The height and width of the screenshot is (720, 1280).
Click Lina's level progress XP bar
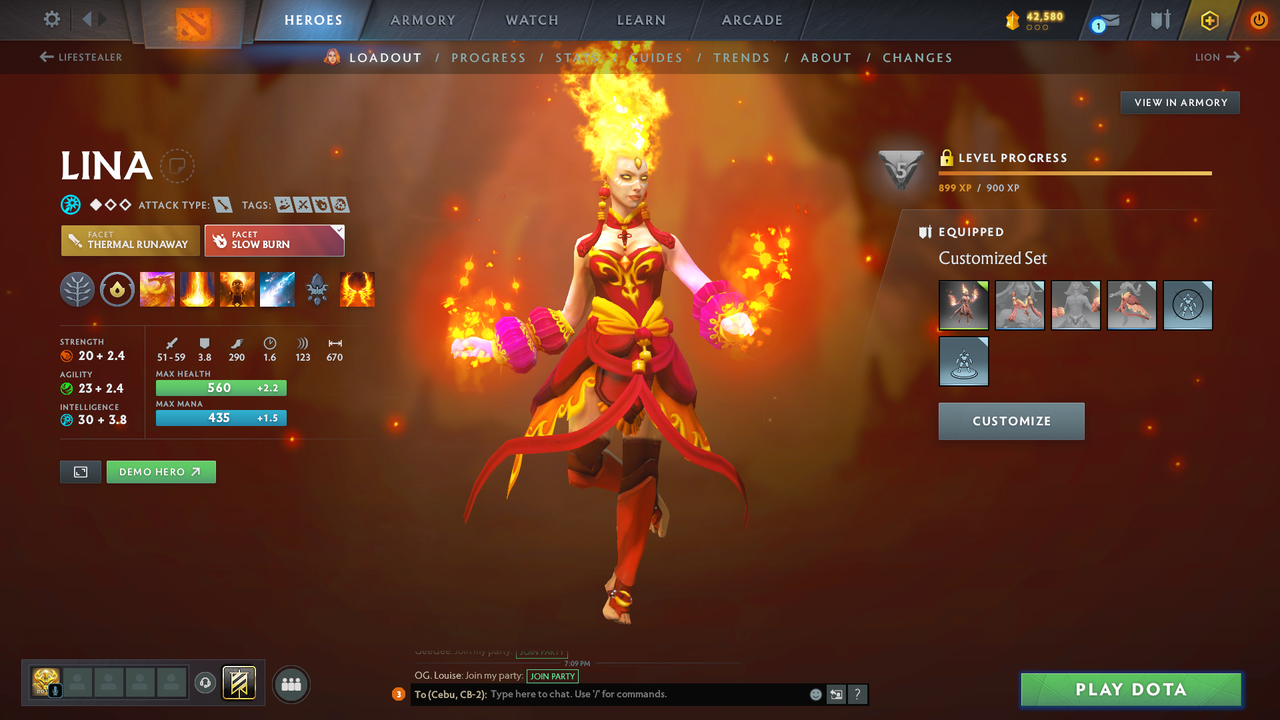point(1075,170)
